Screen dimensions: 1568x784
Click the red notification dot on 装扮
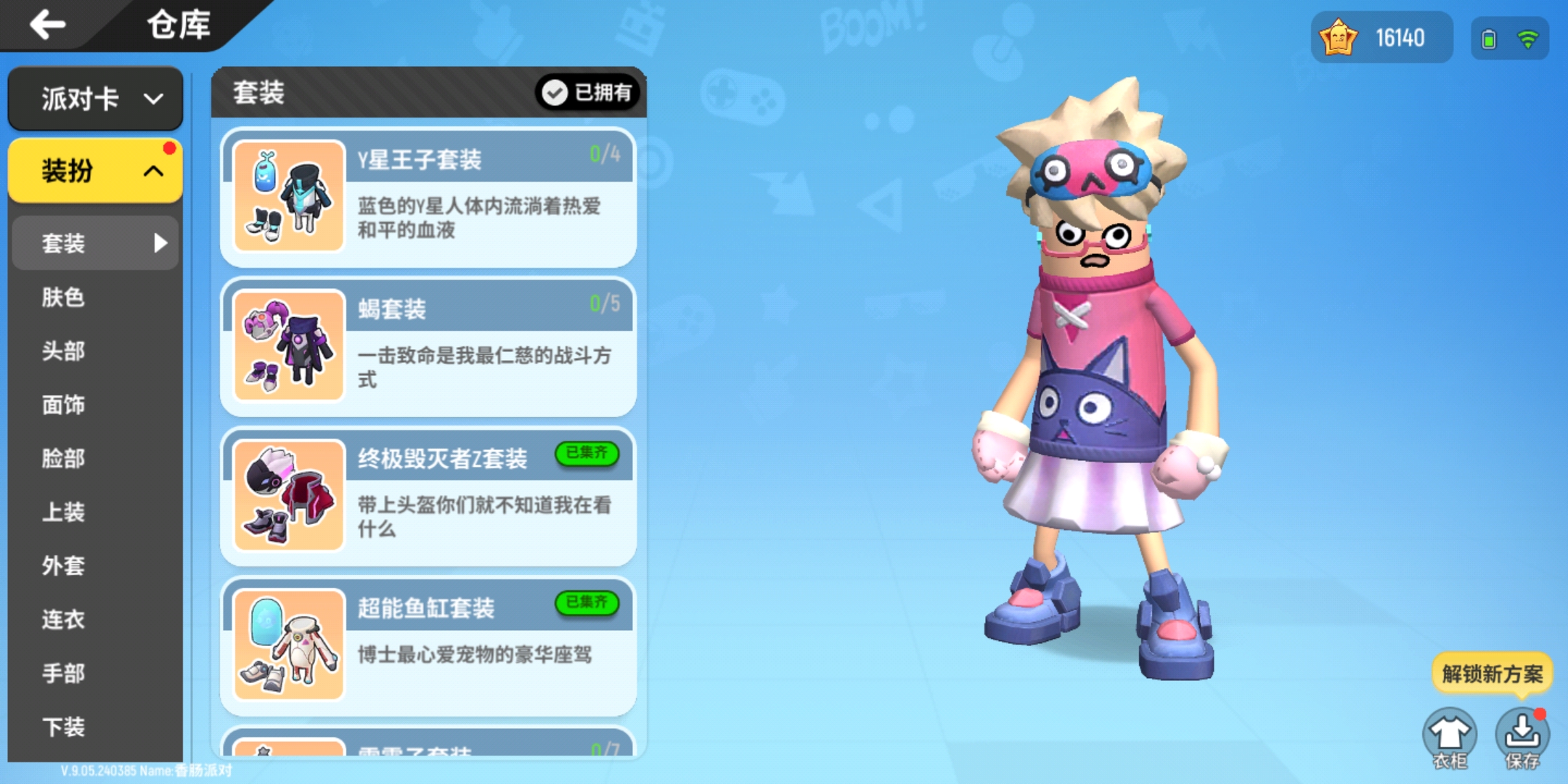(168, 149)
